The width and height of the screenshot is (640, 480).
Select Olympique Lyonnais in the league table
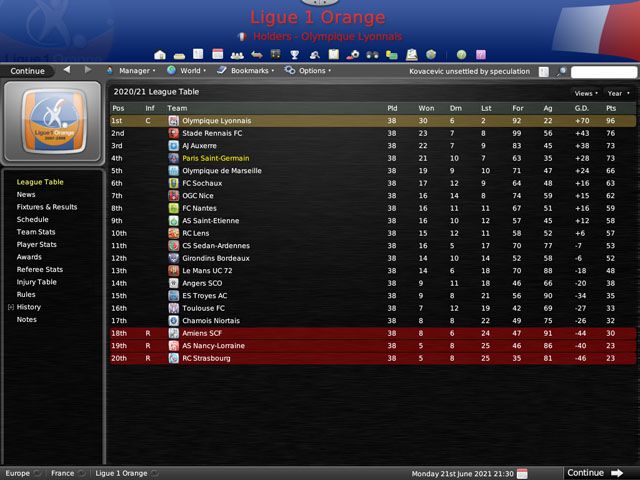[x=217, y=121]
